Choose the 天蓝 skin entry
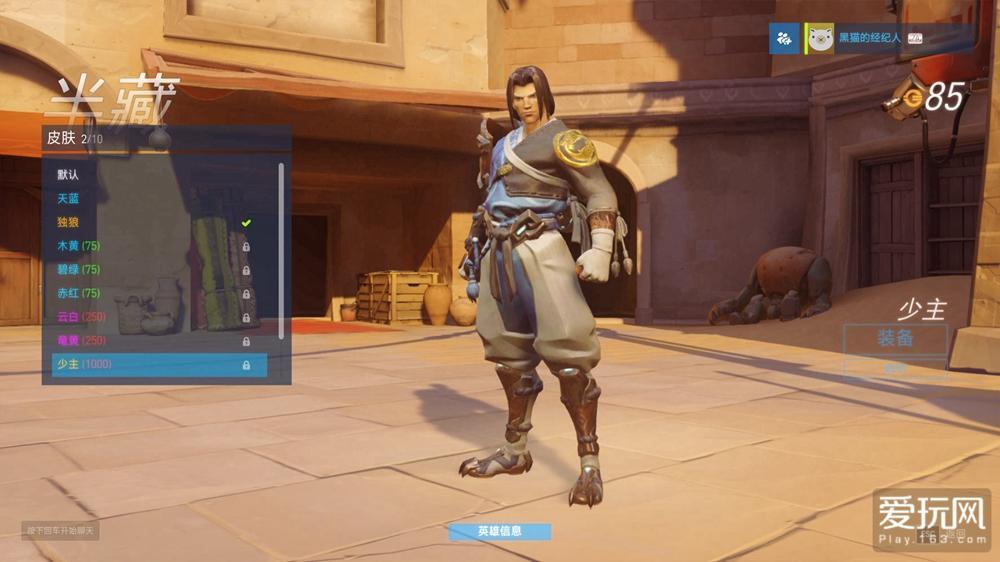 tap(69, 199)
